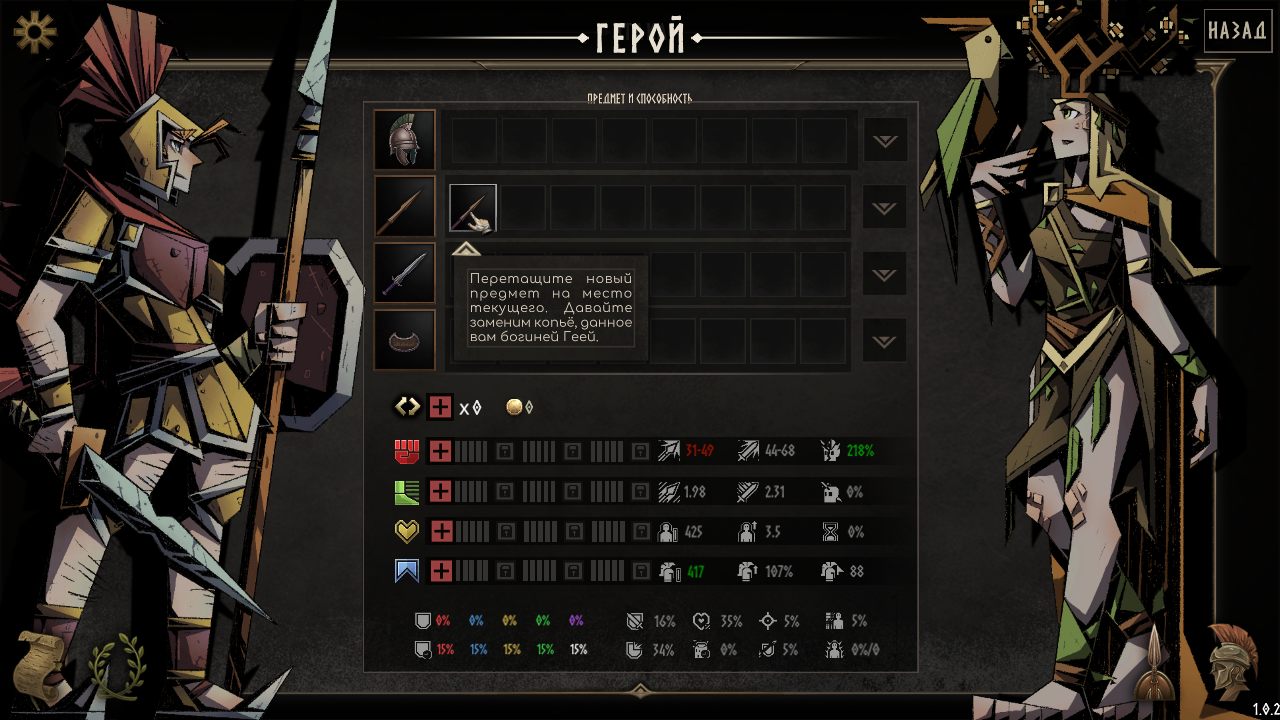
Task: Add a point to the blue chevron stat
Action: 440,571
